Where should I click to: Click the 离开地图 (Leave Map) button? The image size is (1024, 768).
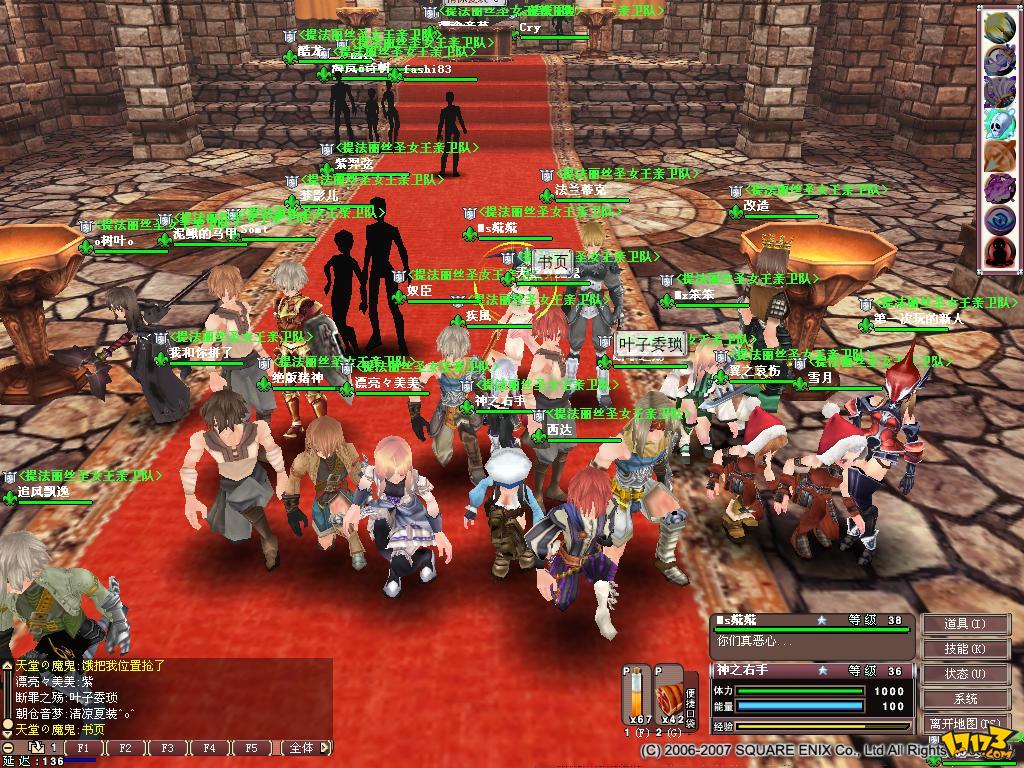click(x=964, y=723)
